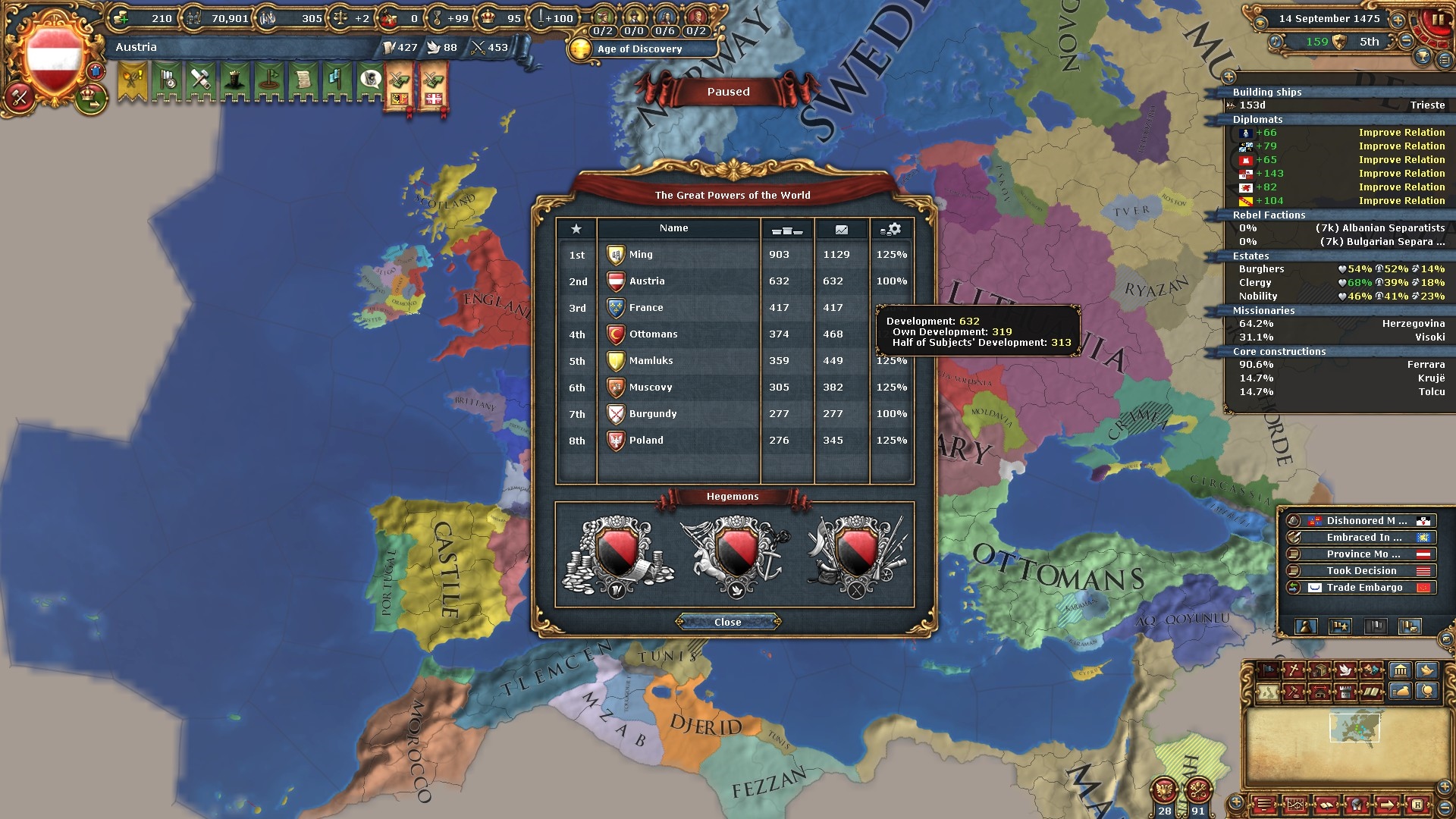This screenshot has height=819, width=1456.
Task: Open the Took Decision message entry
Action: (1361, 571)
